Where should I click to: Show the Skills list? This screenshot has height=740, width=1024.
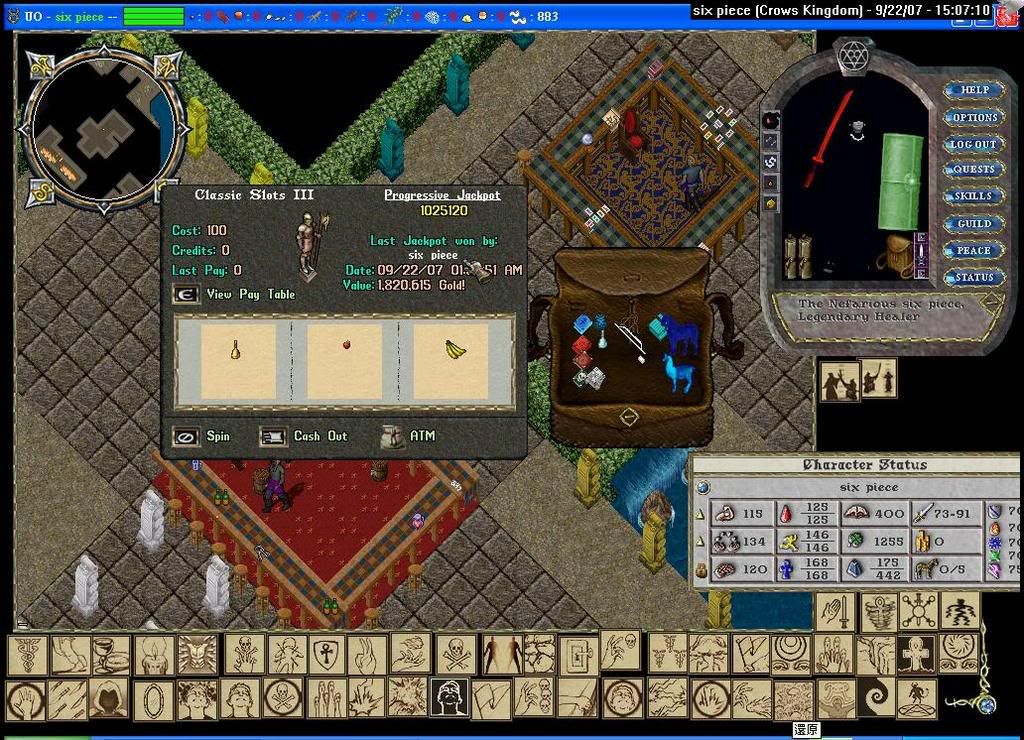[974, 197]
